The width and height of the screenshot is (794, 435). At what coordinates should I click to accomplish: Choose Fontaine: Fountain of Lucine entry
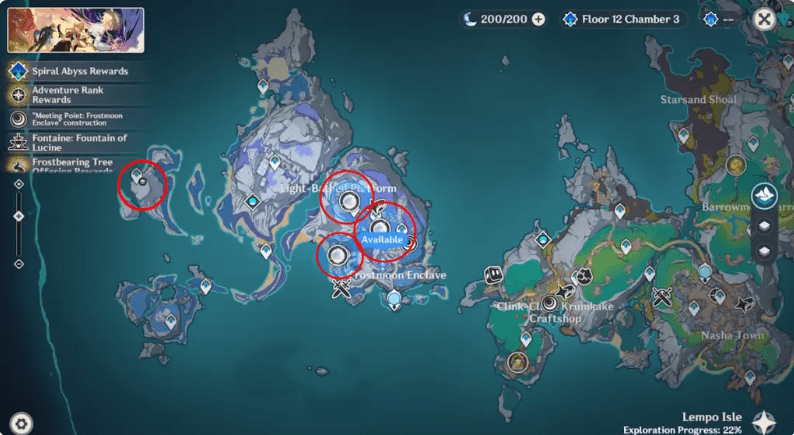click(75, 143)
